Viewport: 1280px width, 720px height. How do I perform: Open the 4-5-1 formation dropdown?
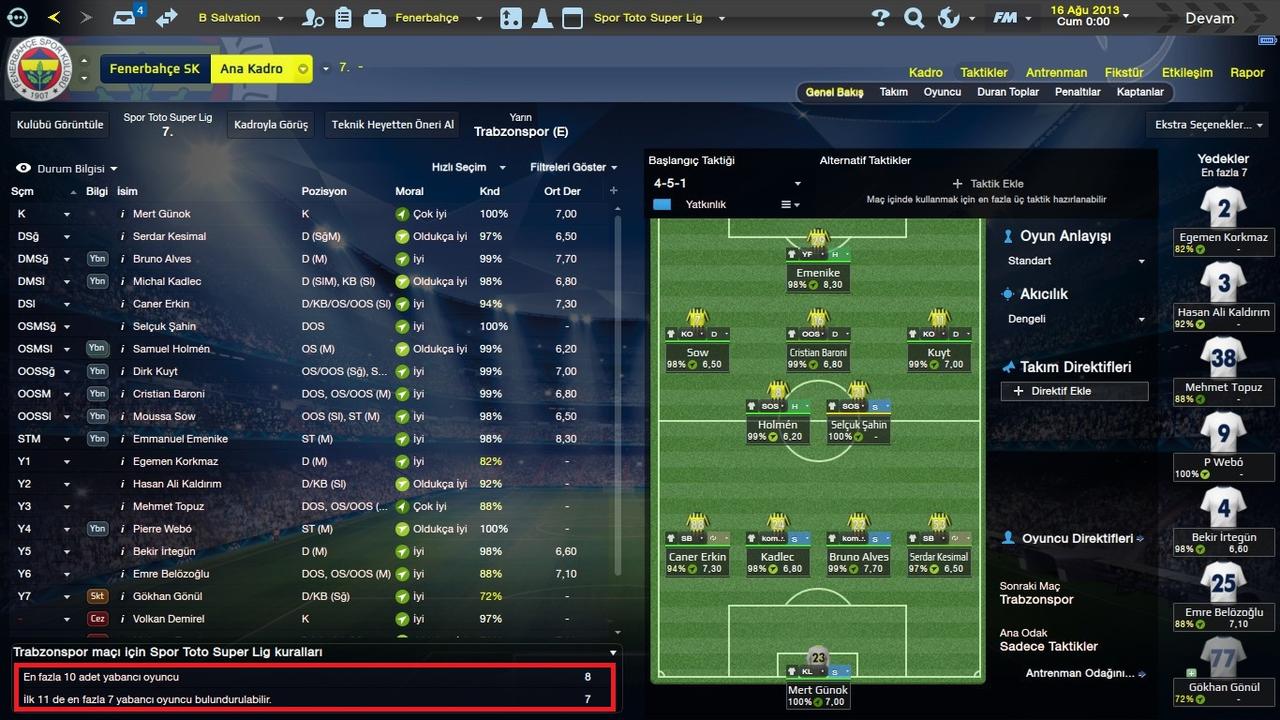[727, 184]
